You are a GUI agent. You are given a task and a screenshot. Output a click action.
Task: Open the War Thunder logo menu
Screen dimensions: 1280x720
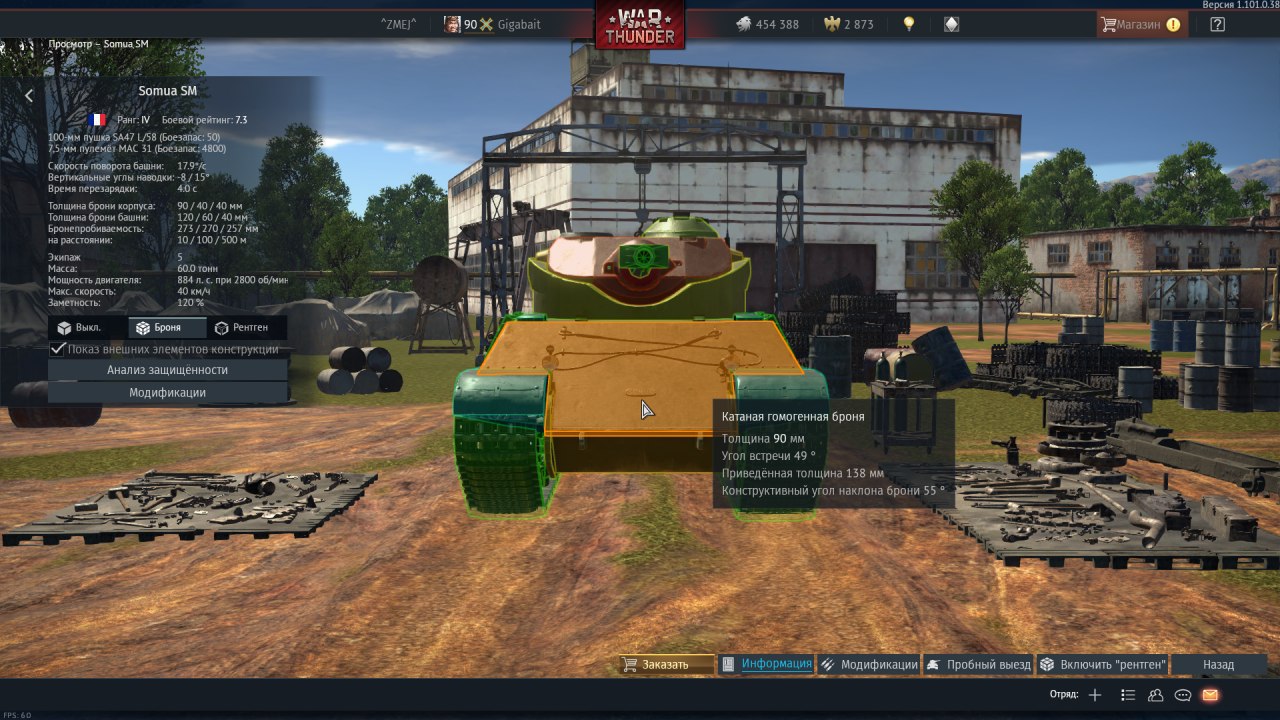point(640,25)
